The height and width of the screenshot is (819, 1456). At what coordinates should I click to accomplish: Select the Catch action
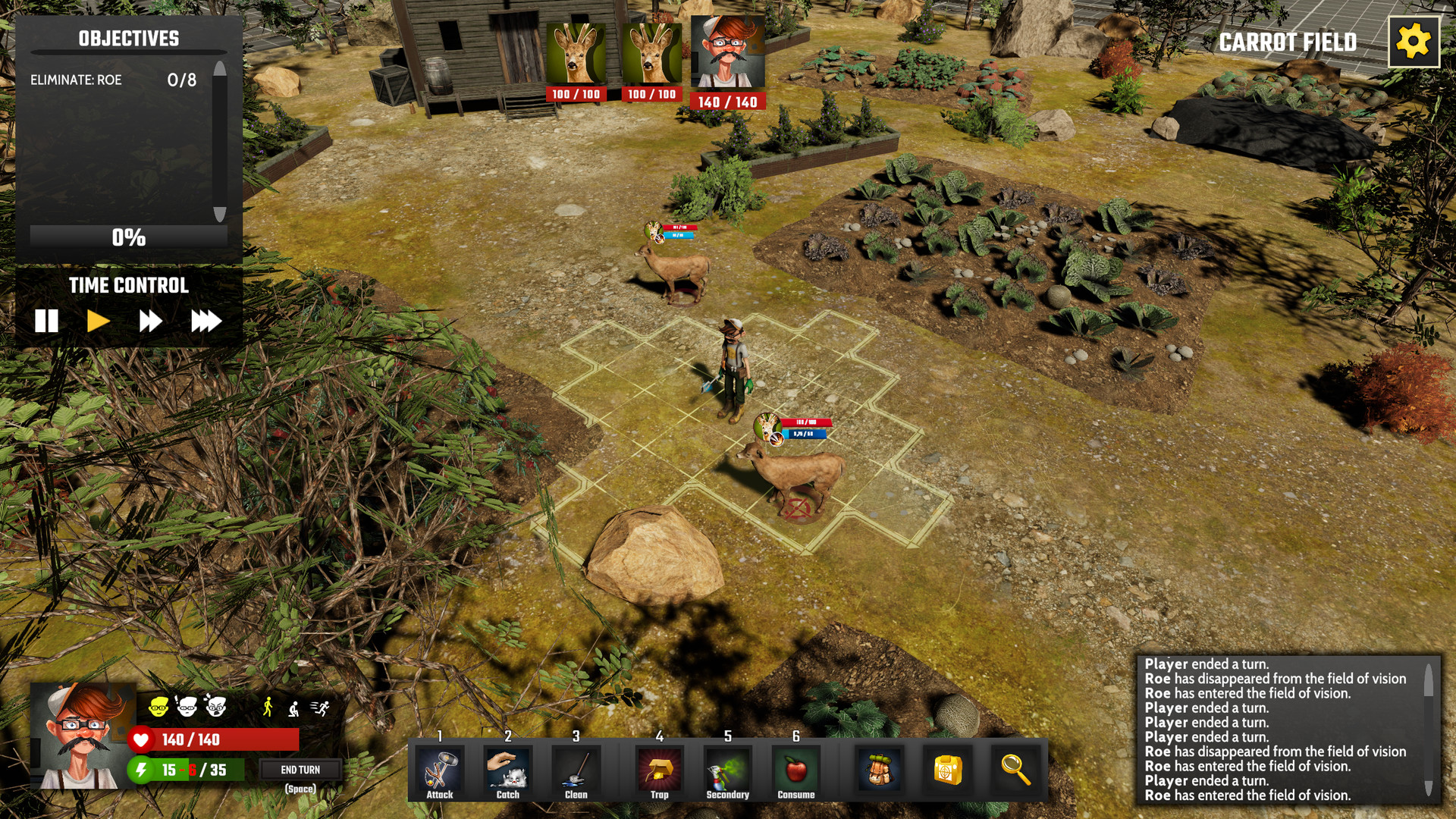[507, 770]
